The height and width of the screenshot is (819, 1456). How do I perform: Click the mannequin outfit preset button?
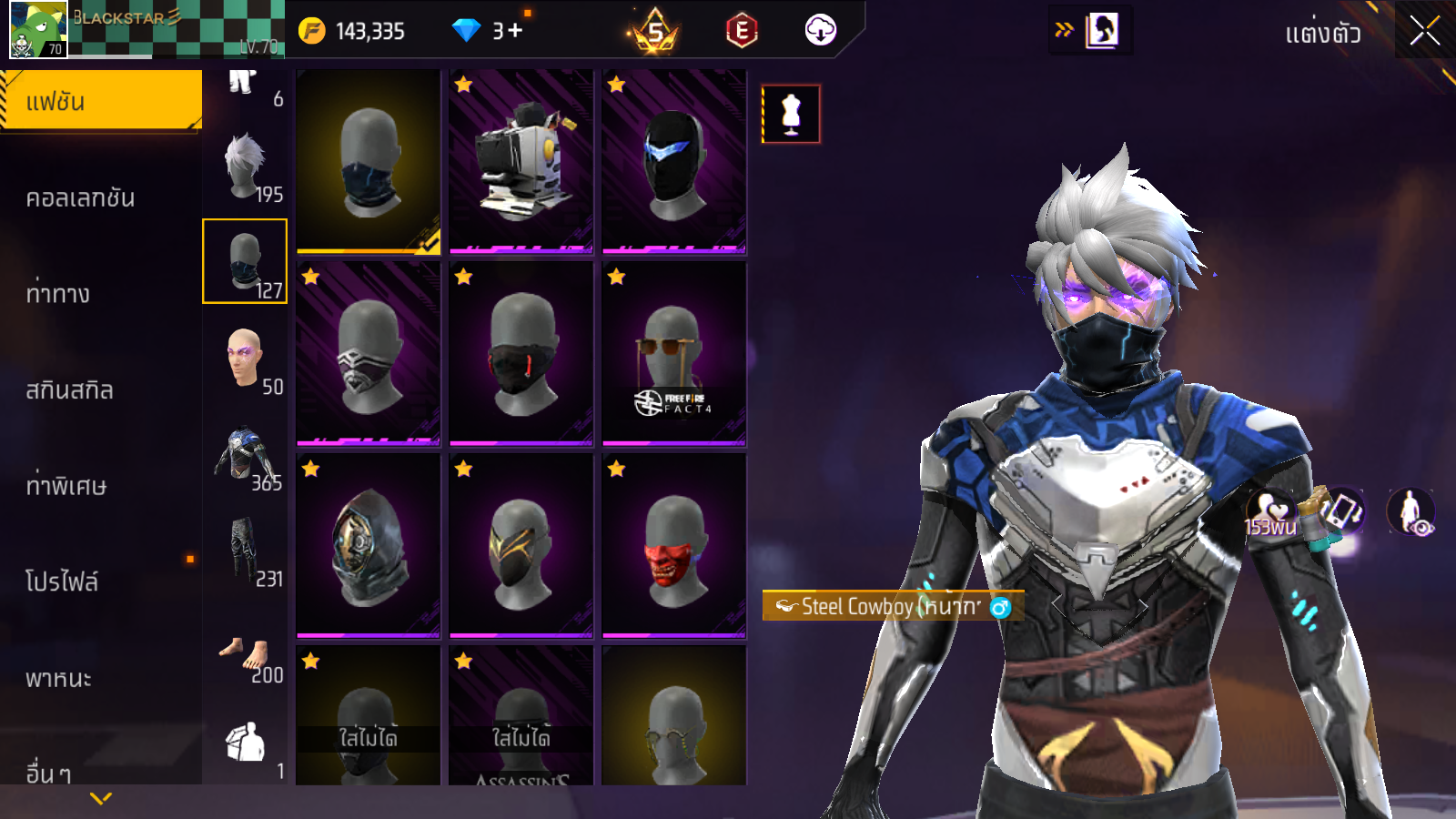(x=791, y=115)
